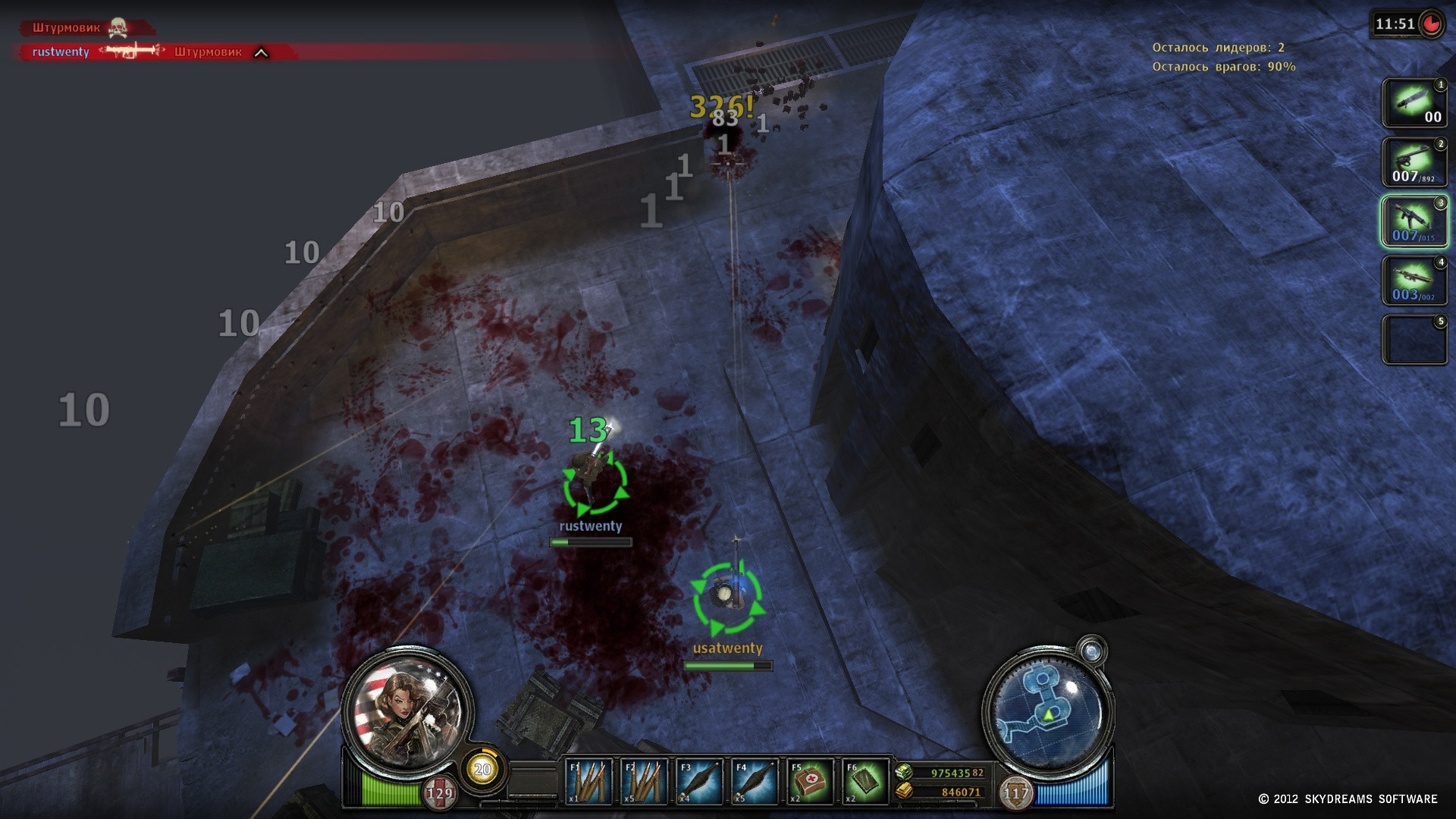Viewport: 1456px width, 819px height.
Task: Use the F2 rifle ammo stack
Action: (645, 782)
